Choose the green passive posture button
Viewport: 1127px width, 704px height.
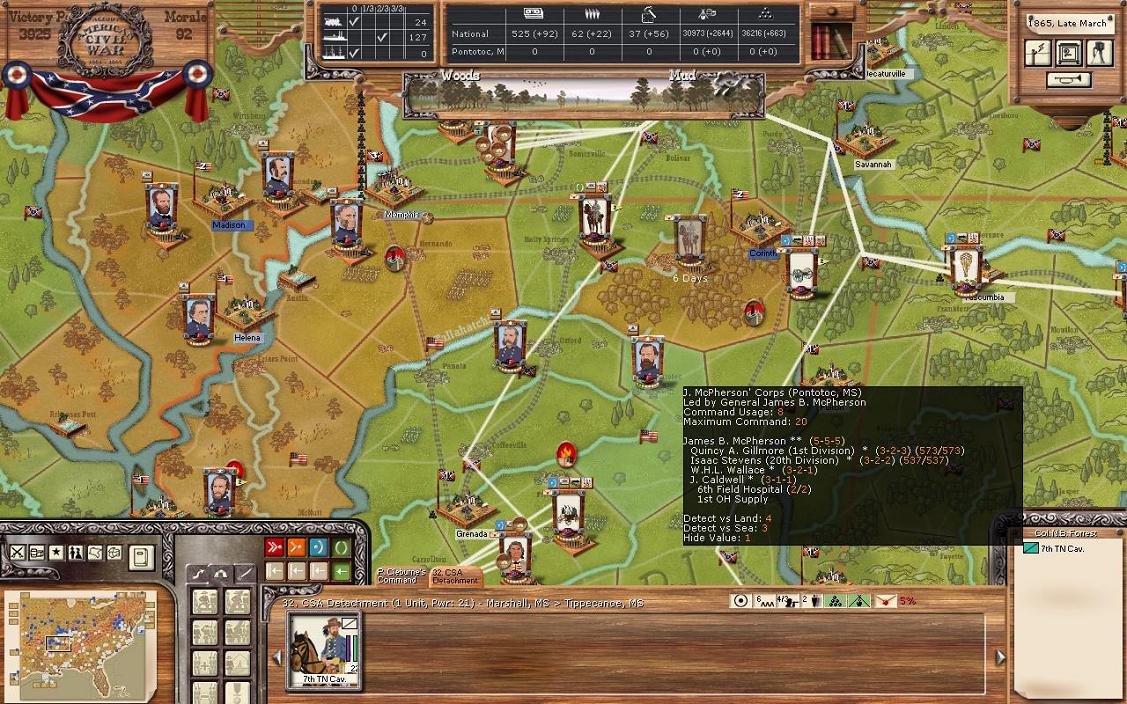(x=342, y=547)
